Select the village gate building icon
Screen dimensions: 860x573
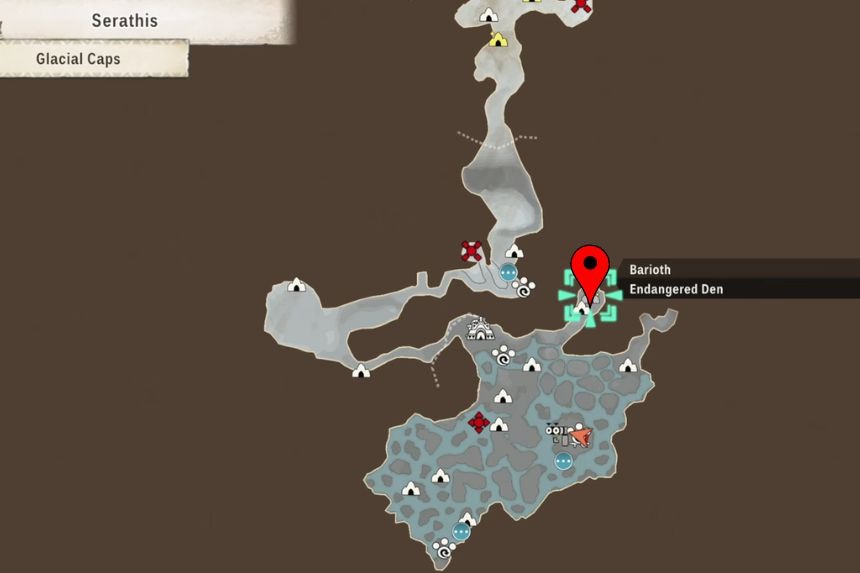pos(481,329)
